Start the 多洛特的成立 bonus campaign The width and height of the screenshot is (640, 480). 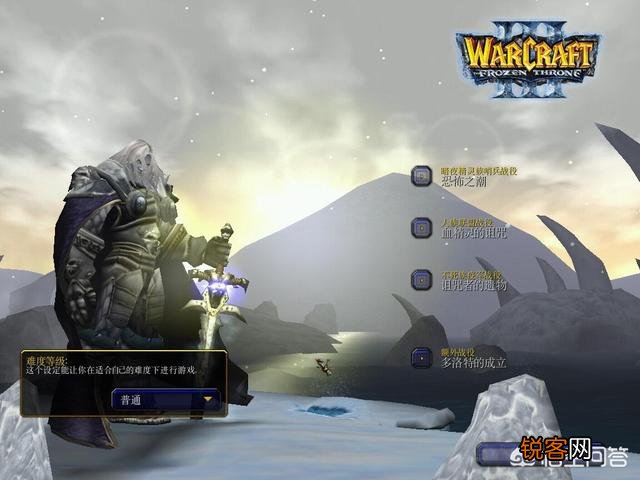423,357
